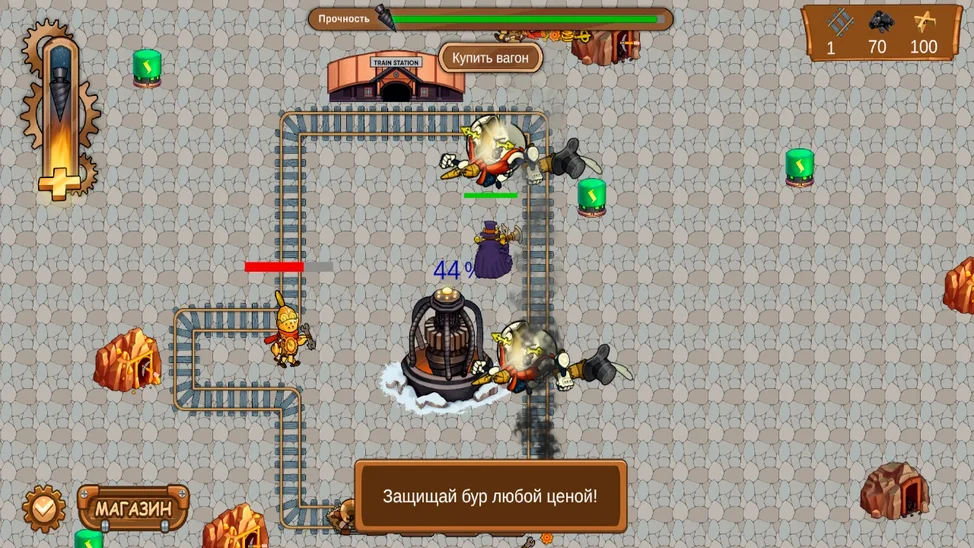Click the gear checkmark button
This screenshot has width=974, height=548.
(x=44, y=509)
